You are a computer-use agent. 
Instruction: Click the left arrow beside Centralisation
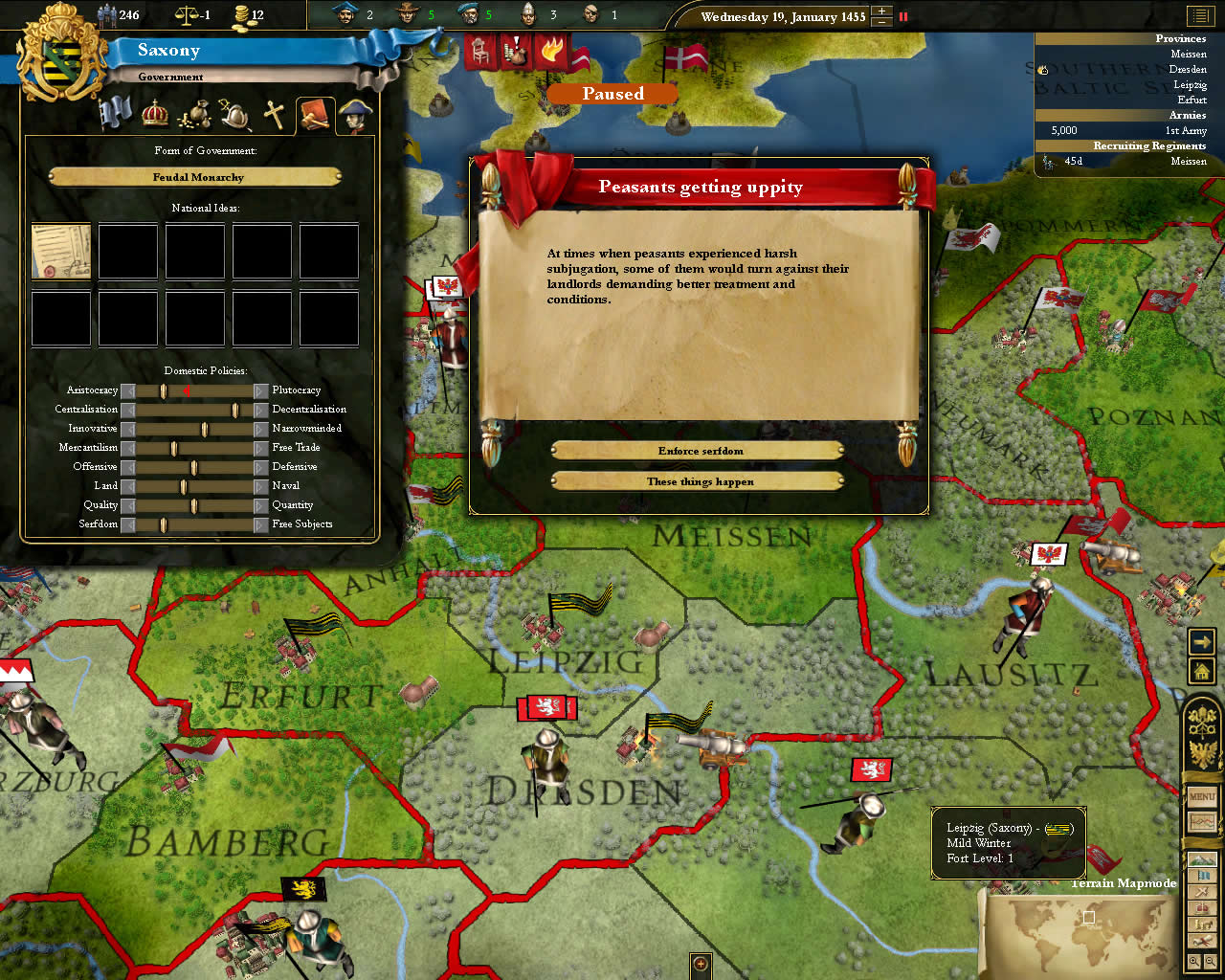click(x=128, y=410)
